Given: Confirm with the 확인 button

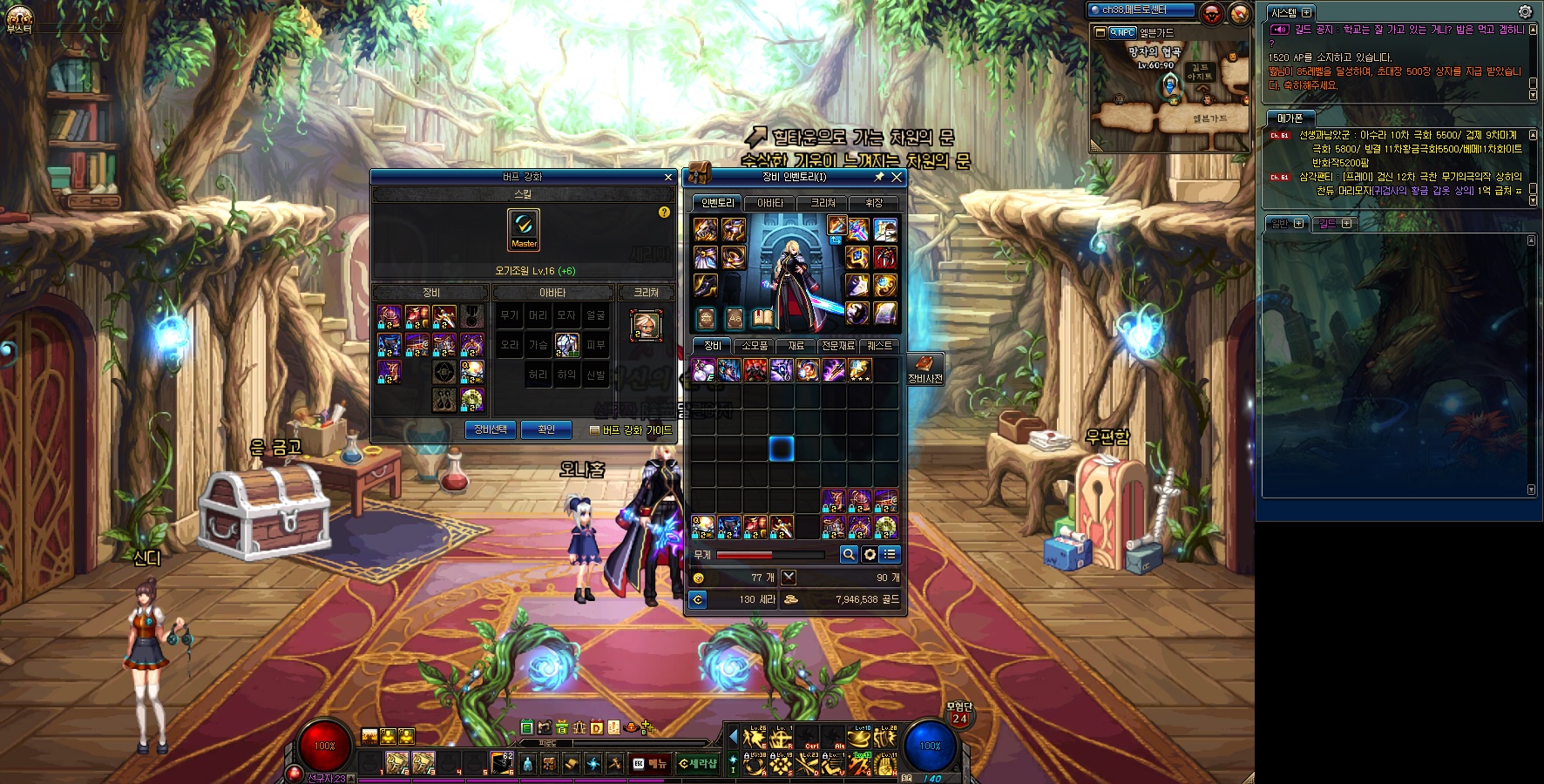Looking at the screenshot, I should pos(546,429).
